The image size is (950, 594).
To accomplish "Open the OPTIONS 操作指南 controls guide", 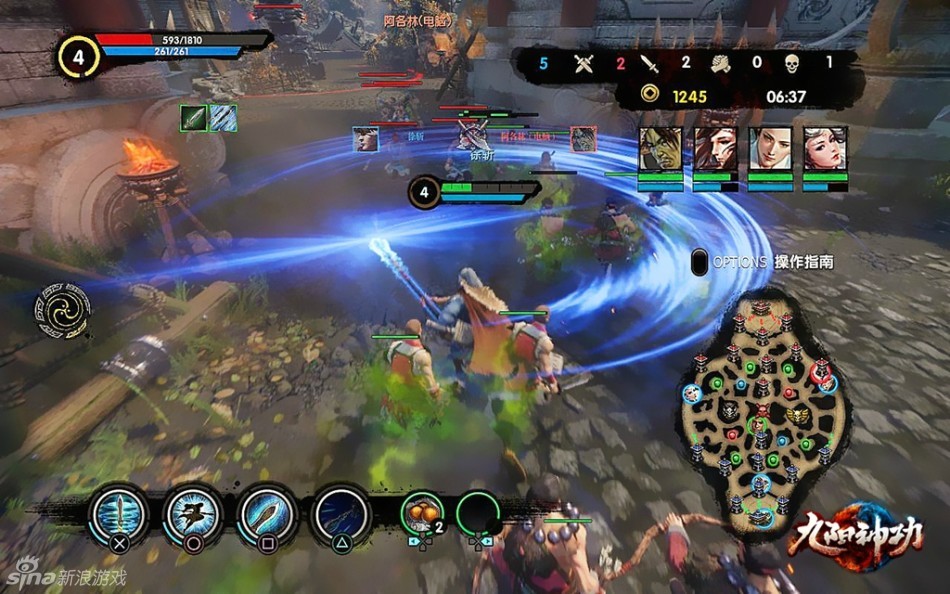I will click(x=762, y=262).
